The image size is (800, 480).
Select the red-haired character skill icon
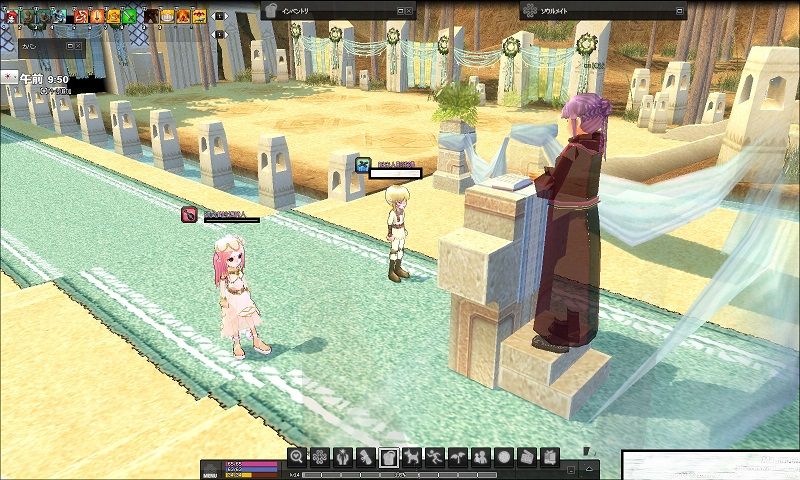click(x=9, y=15)
